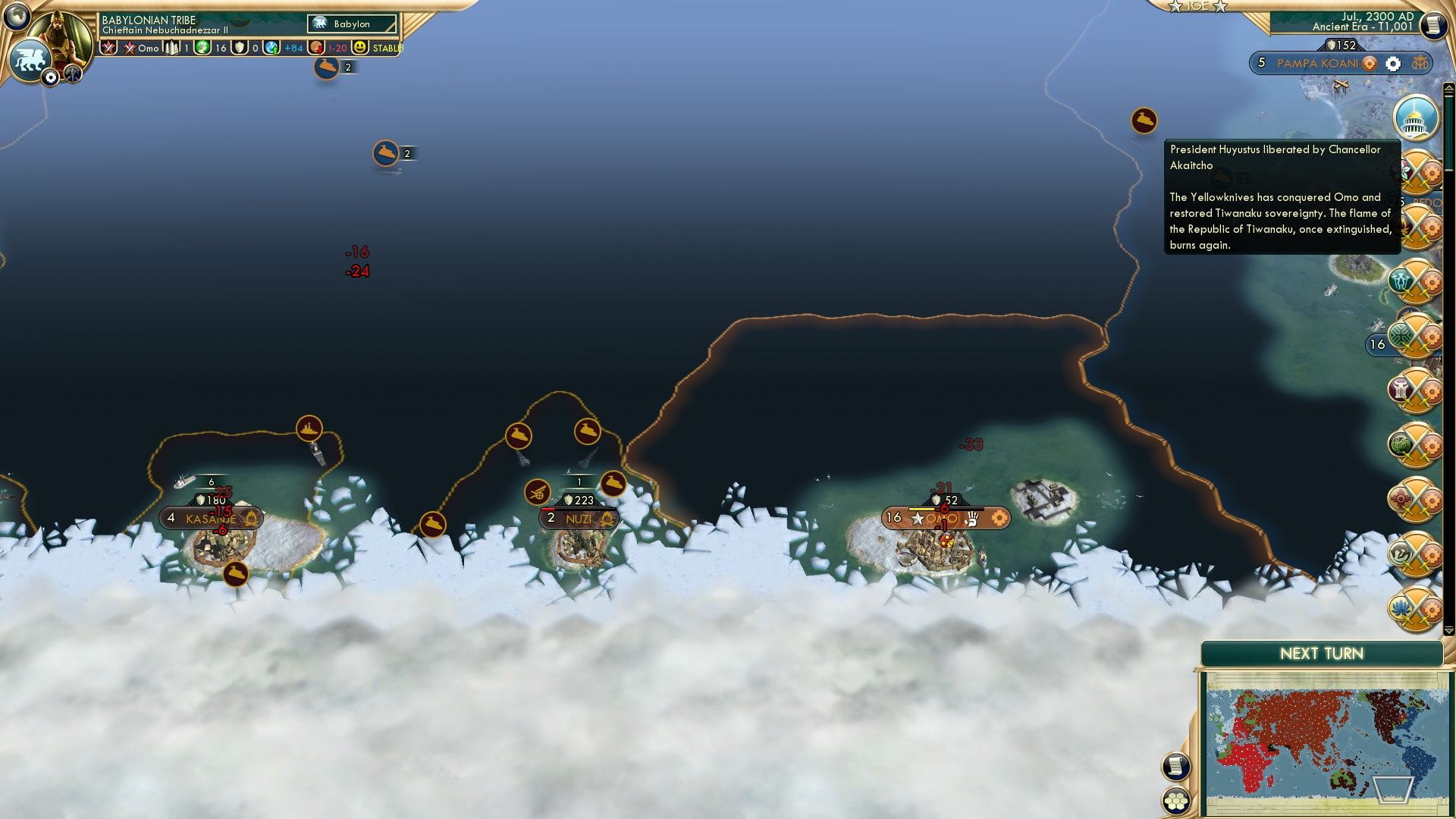Open the gear settings beside the portrait
This screenshot has width=1456, height=819.
click(51, 77)
